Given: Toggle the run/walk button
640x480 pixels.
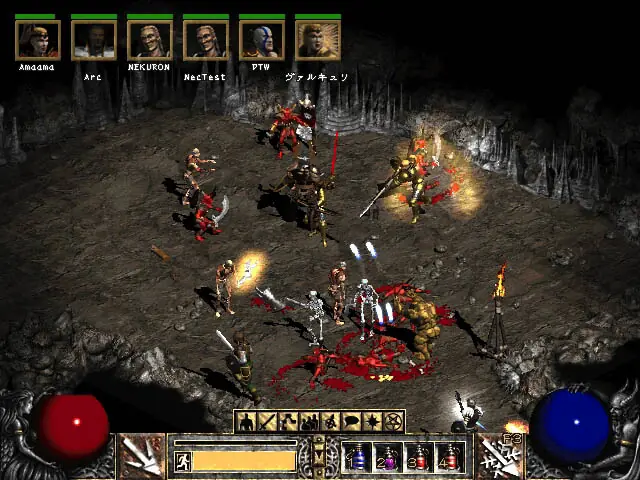Looking at the screenshot, I should point(184,461).
